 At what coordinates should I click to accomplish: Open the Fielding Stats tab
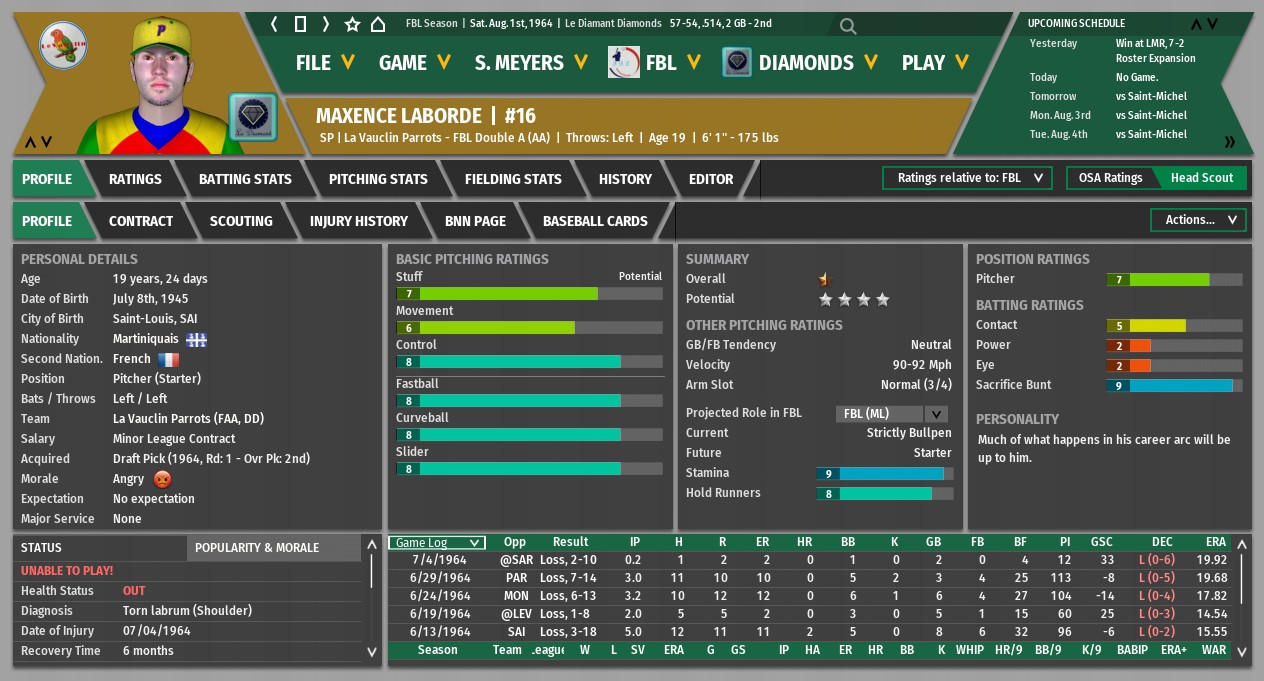(513, 179)
